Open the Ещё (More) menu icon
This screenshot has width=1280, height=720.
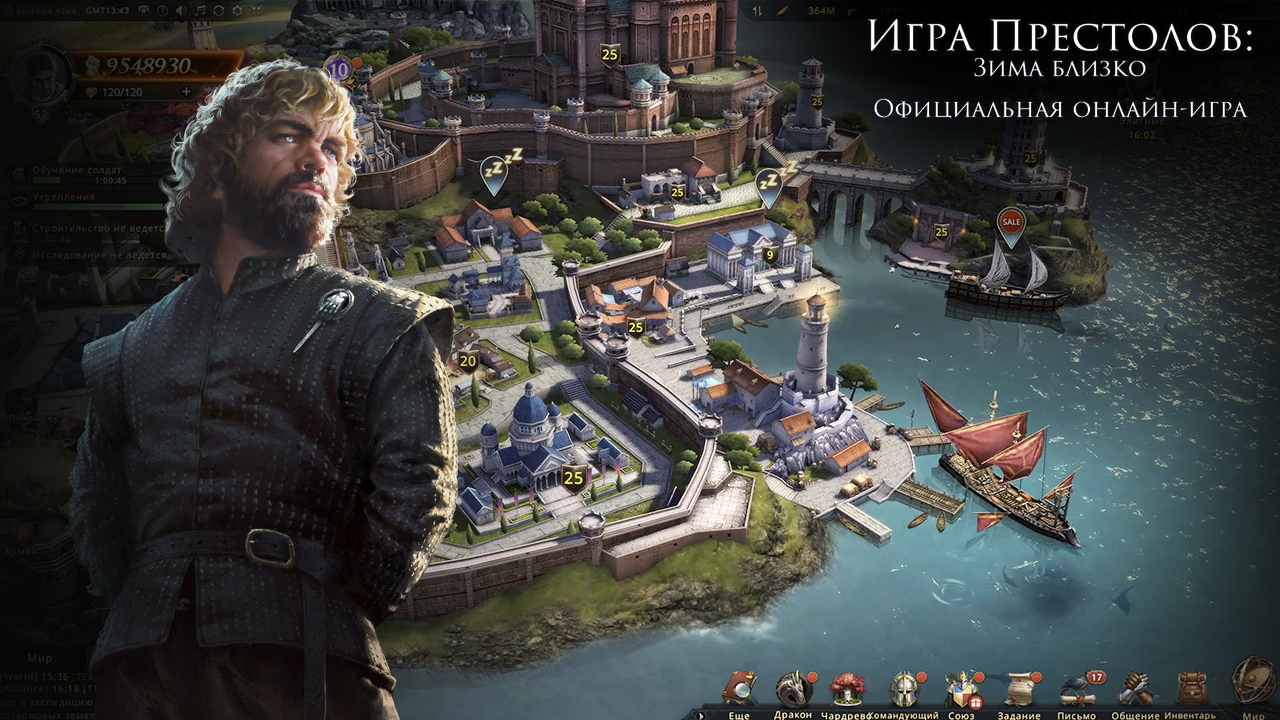point(740,689)
